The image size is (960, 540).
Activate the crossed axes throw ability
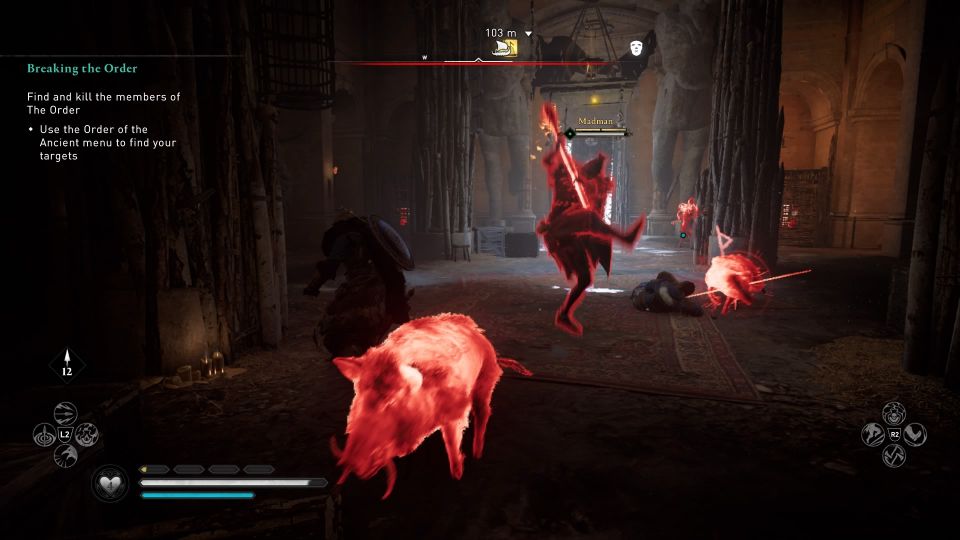pos(894,457)
